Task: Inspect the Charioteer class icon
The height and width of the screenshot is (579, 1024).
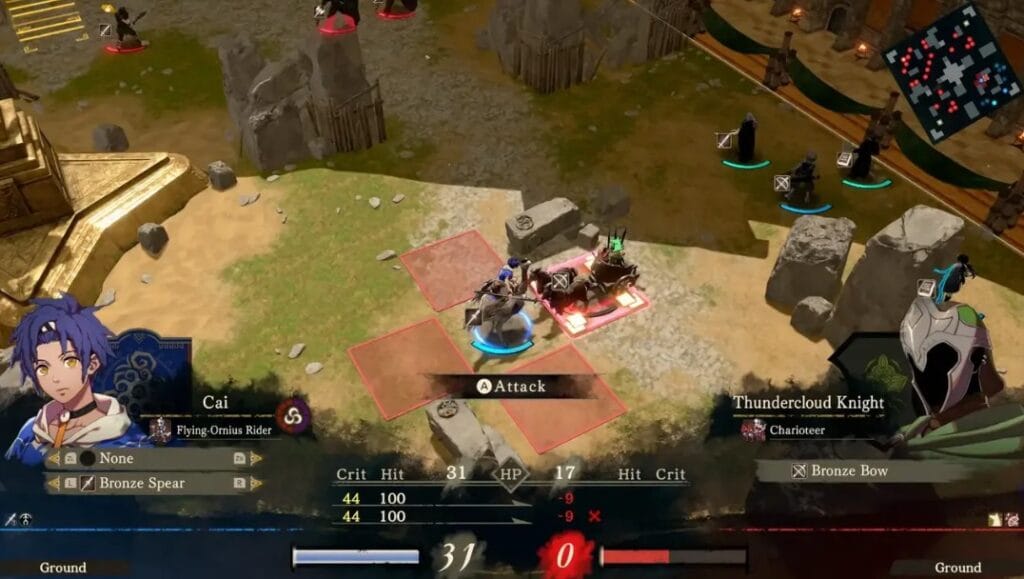Action: click(752, 430)
